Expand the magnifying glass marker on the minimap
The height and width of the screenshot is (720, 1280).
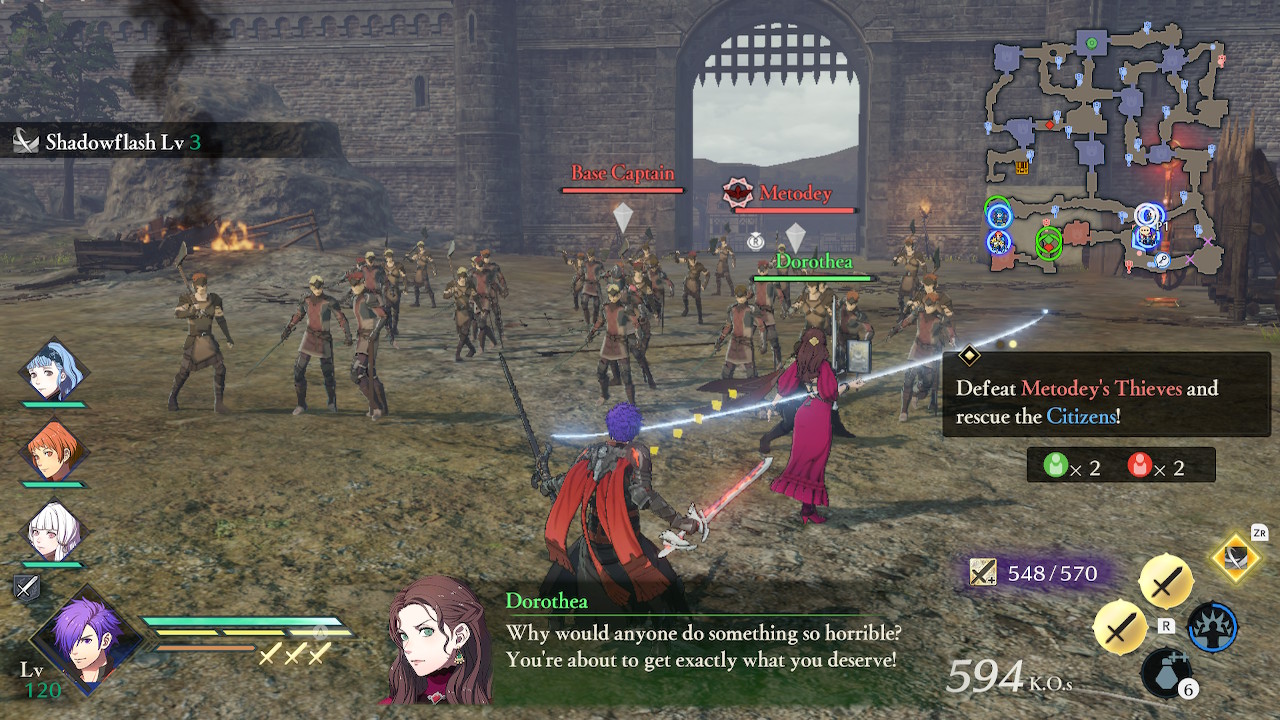[1163, 260]
